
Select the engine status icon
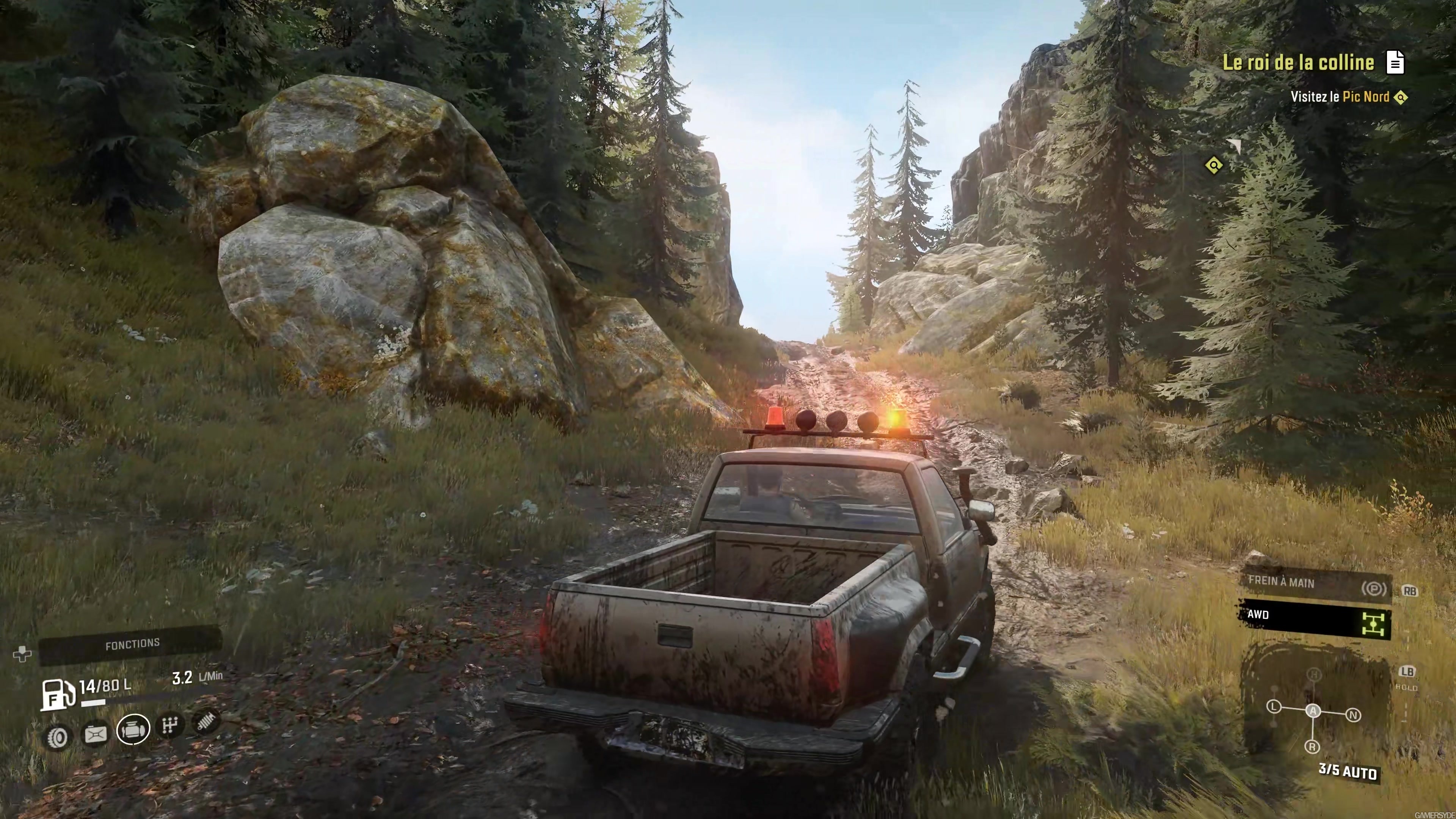[133, 729]
